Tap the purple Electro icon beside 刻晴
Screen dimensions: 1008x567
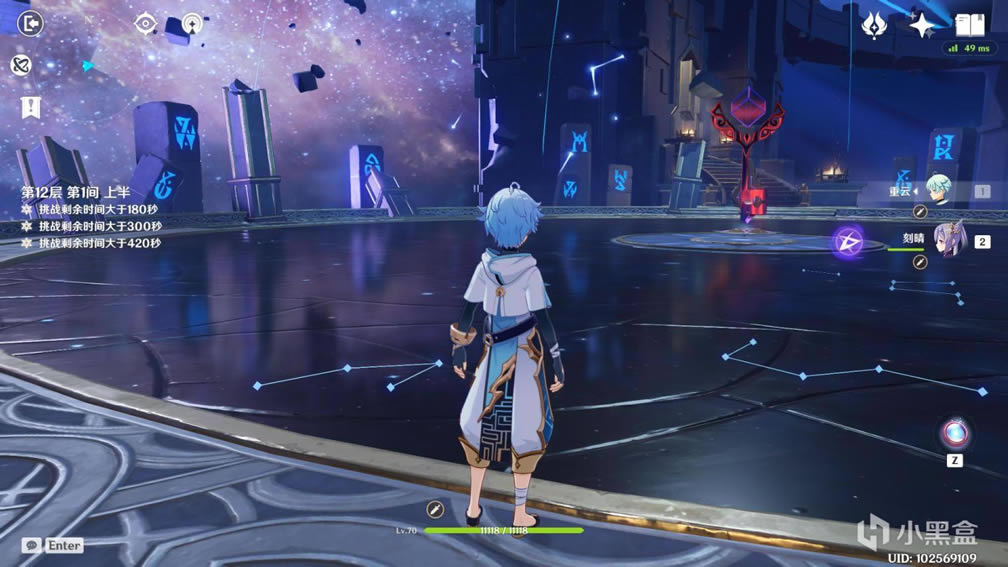pyautogui.click(x=848, y=241)
